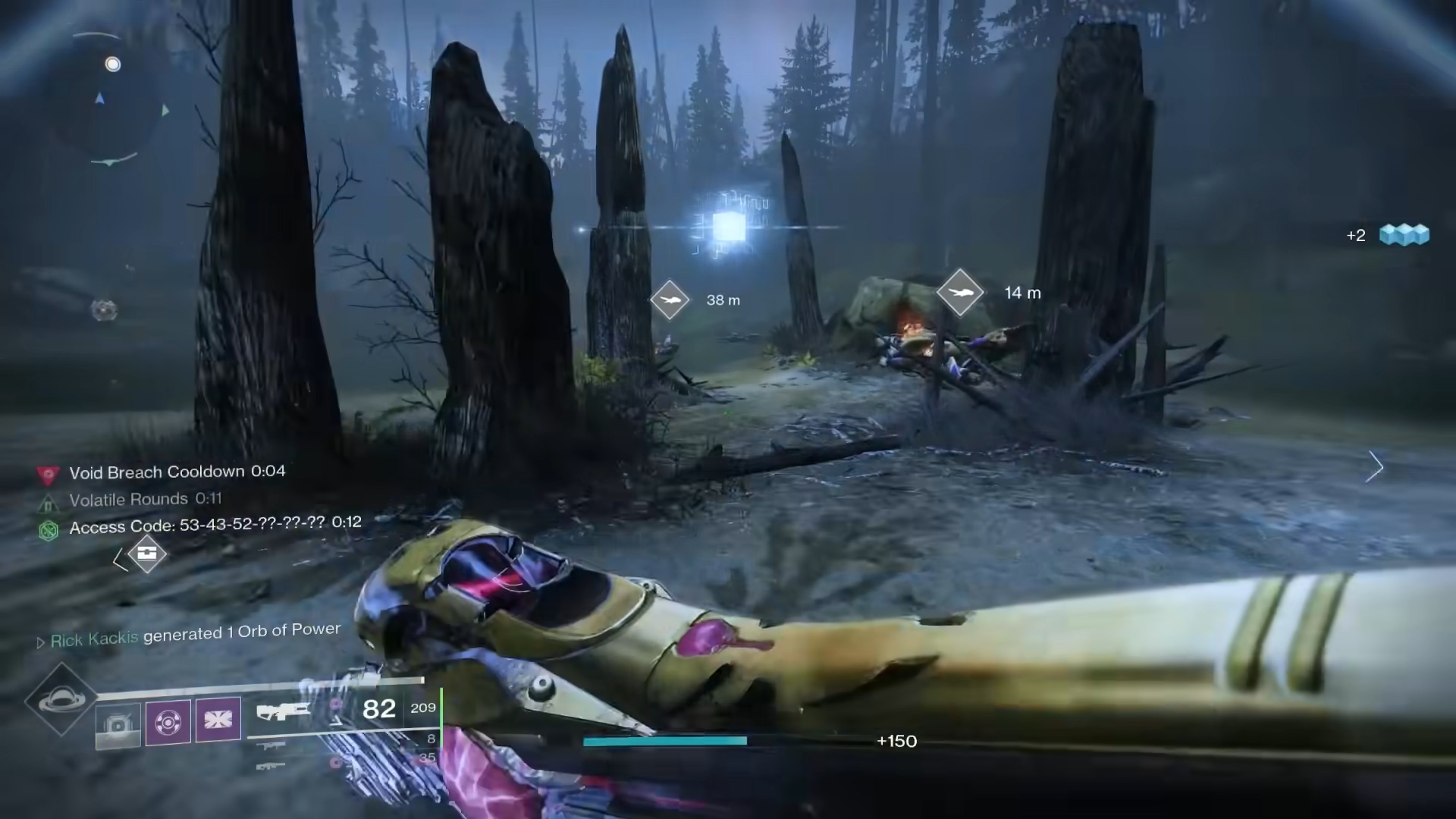Click the diamond chest tracker marker
This screenshot has height=819, width=1456.
(149, 554)
